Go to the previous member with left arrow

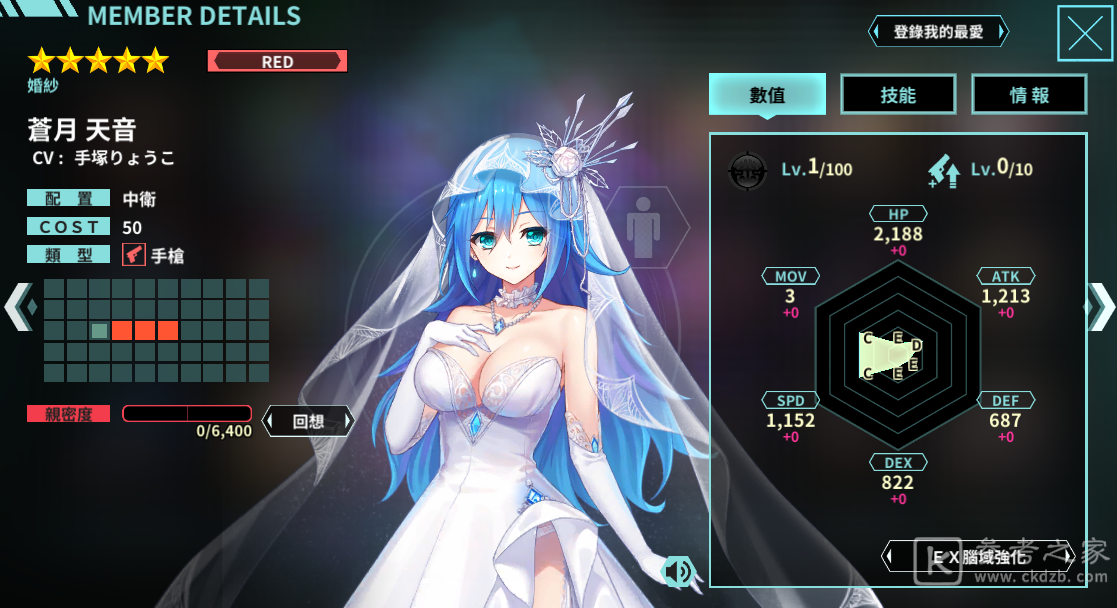(18, 306)
